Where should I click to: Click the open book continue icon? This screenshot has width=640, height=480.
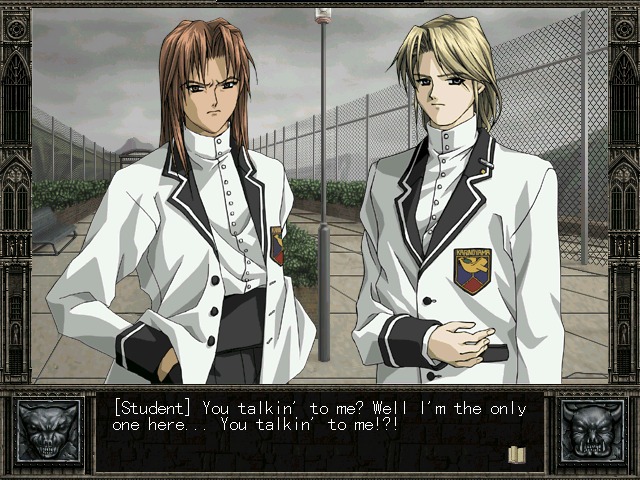click(517, 455)
